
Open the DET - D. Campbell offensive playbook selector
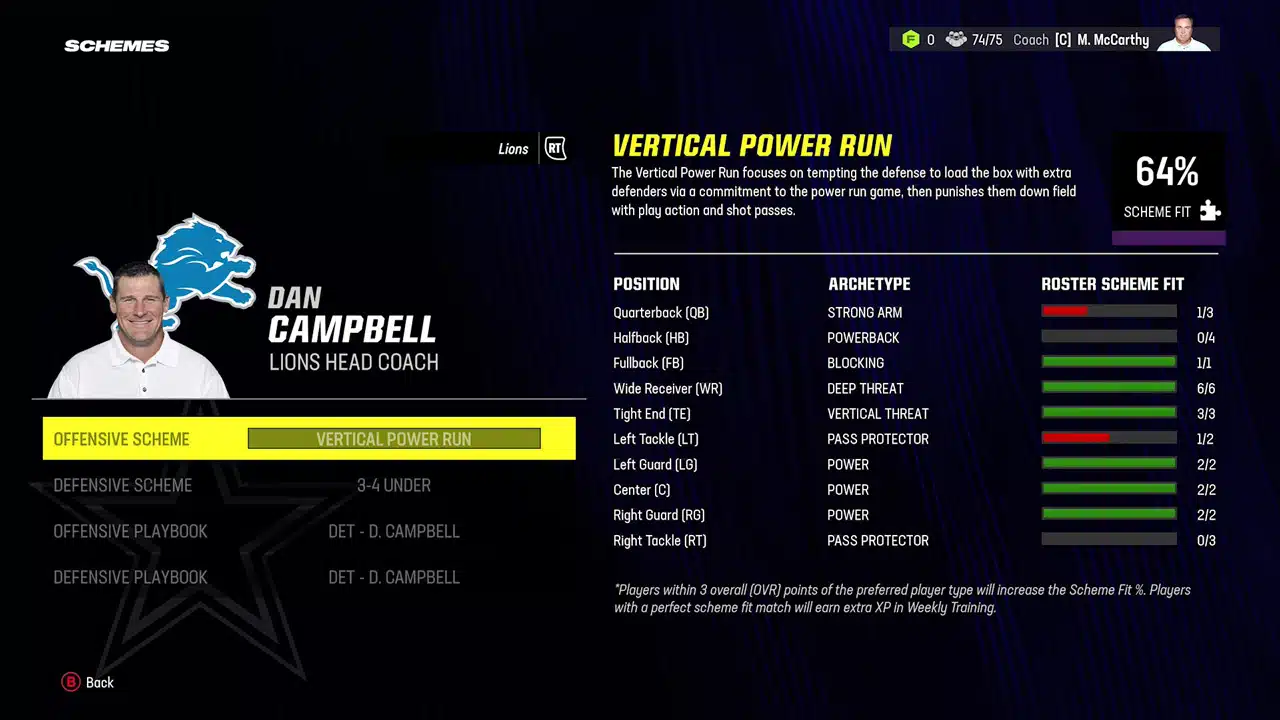tap(393, 531)
